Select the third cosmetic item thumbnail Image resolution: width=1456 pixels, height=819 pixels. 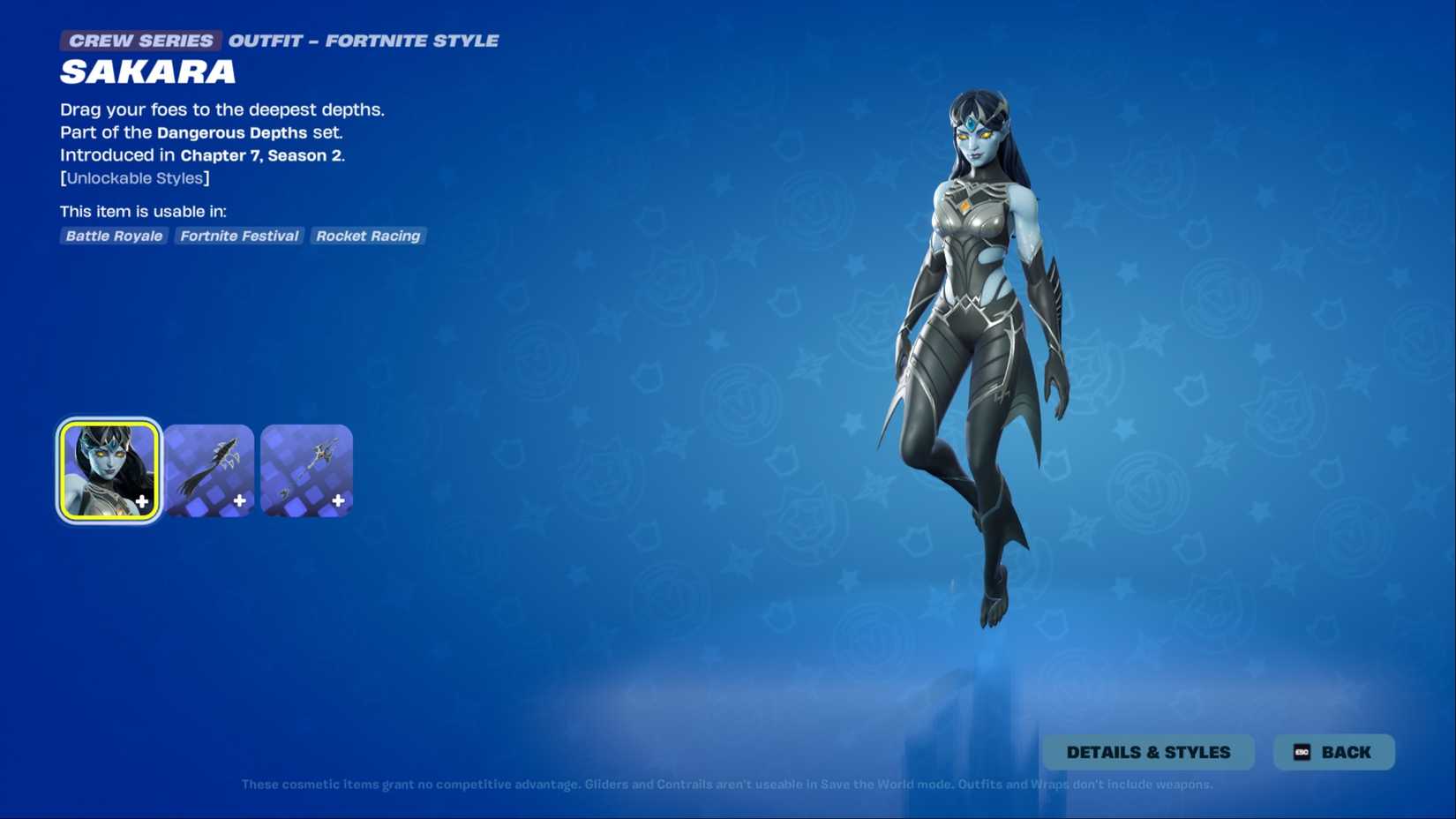pos(306,470)
